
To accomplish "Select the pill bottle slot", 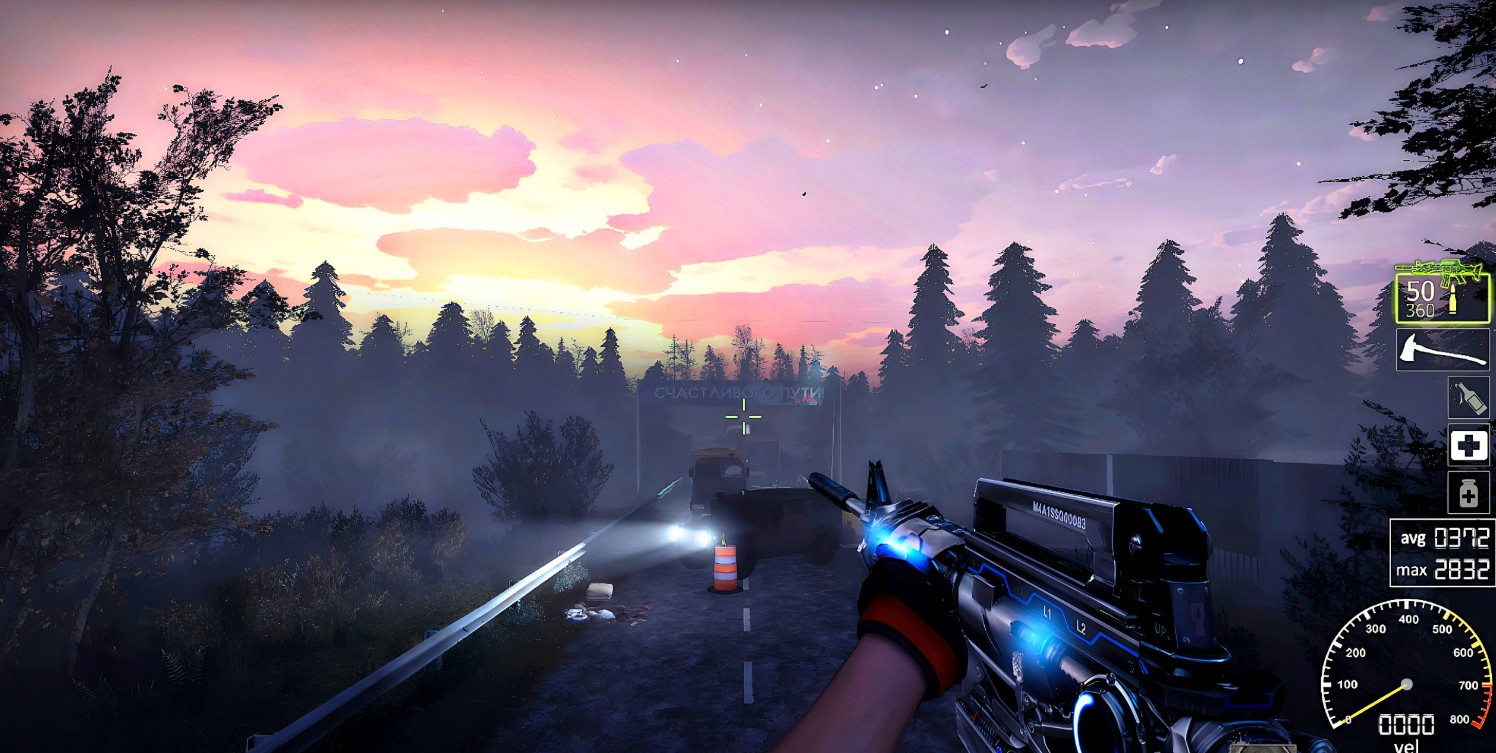I will pos(1468,492).
